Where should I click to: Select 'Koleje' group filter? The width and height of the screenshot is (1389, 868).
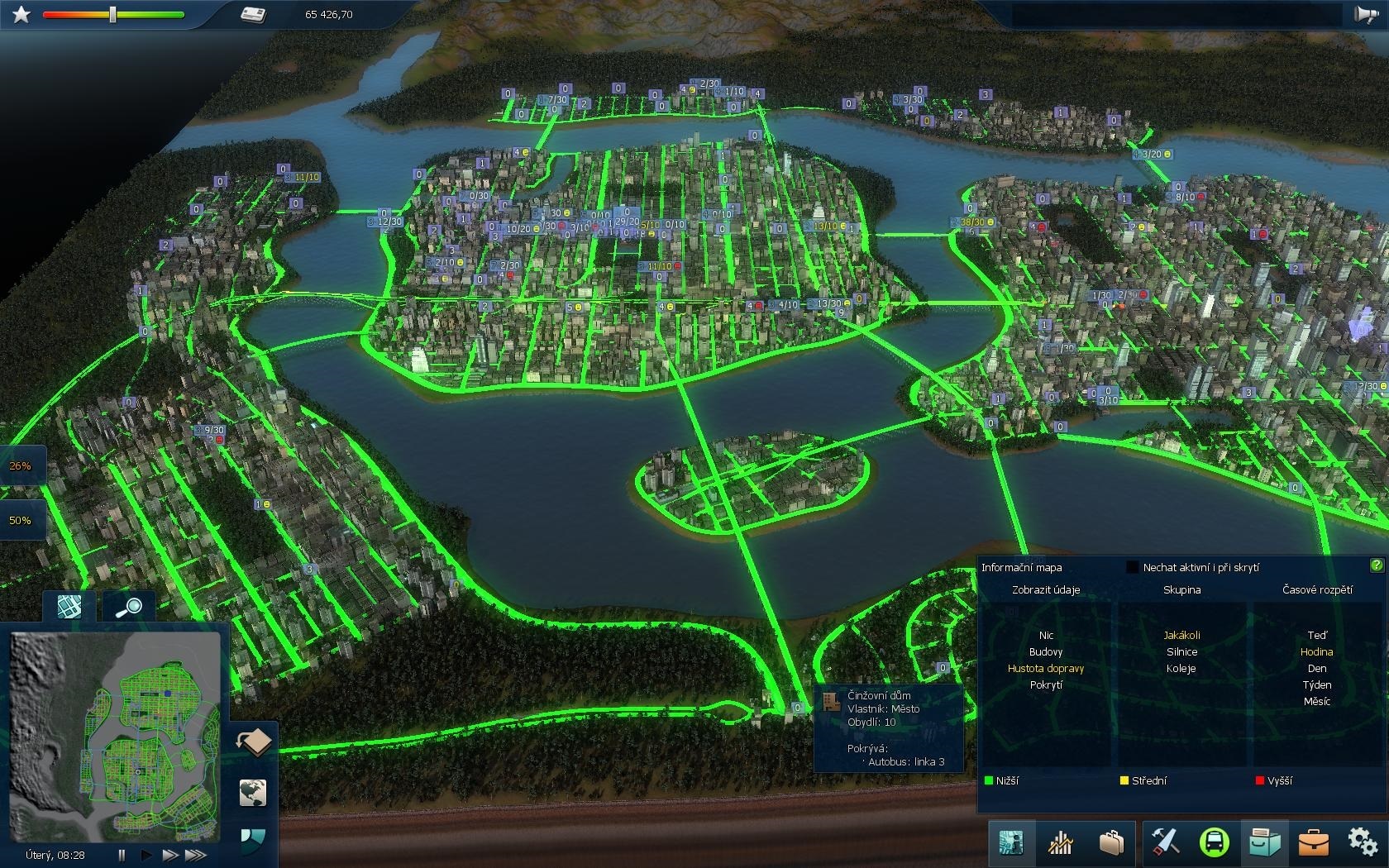click(1181, 668)
